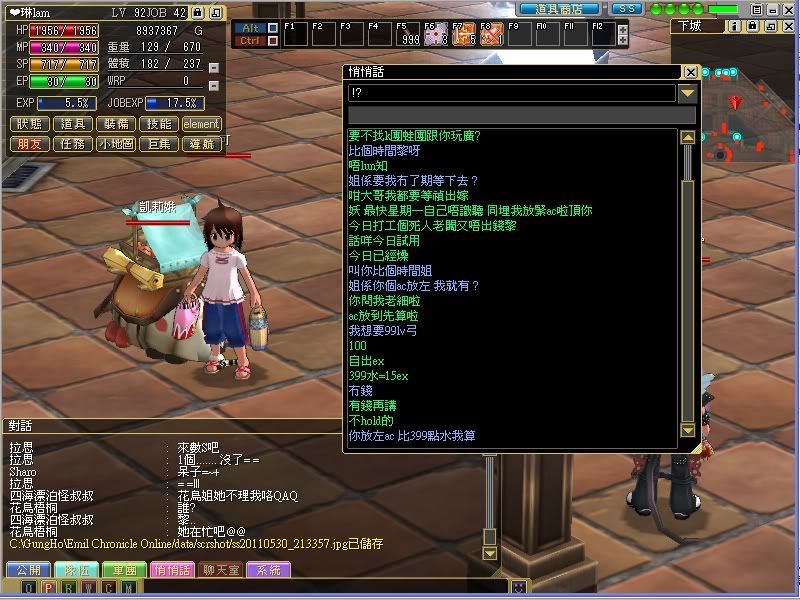Toggle the 小地圖 minimap button
800x600 pixels.
[114, 144]
